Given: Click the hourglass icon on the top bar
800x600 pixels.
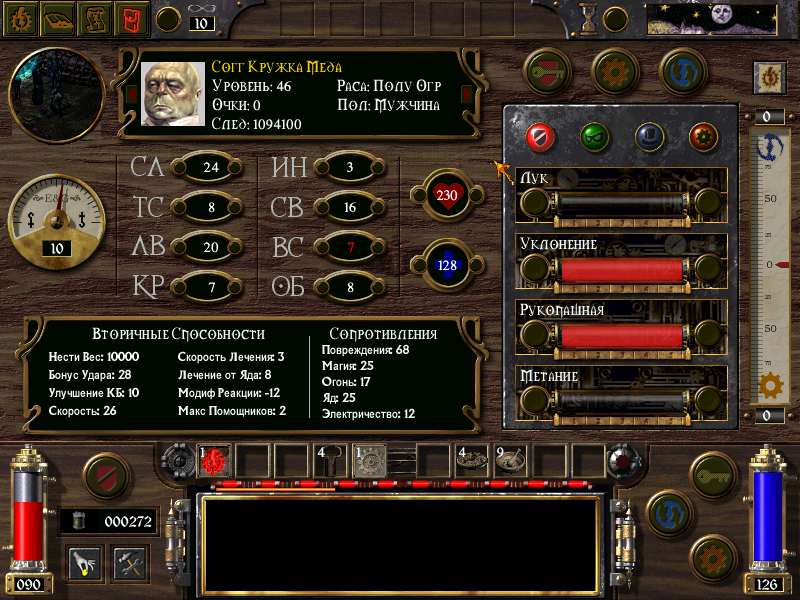Looking at the screenshot, I should point(589,18).
